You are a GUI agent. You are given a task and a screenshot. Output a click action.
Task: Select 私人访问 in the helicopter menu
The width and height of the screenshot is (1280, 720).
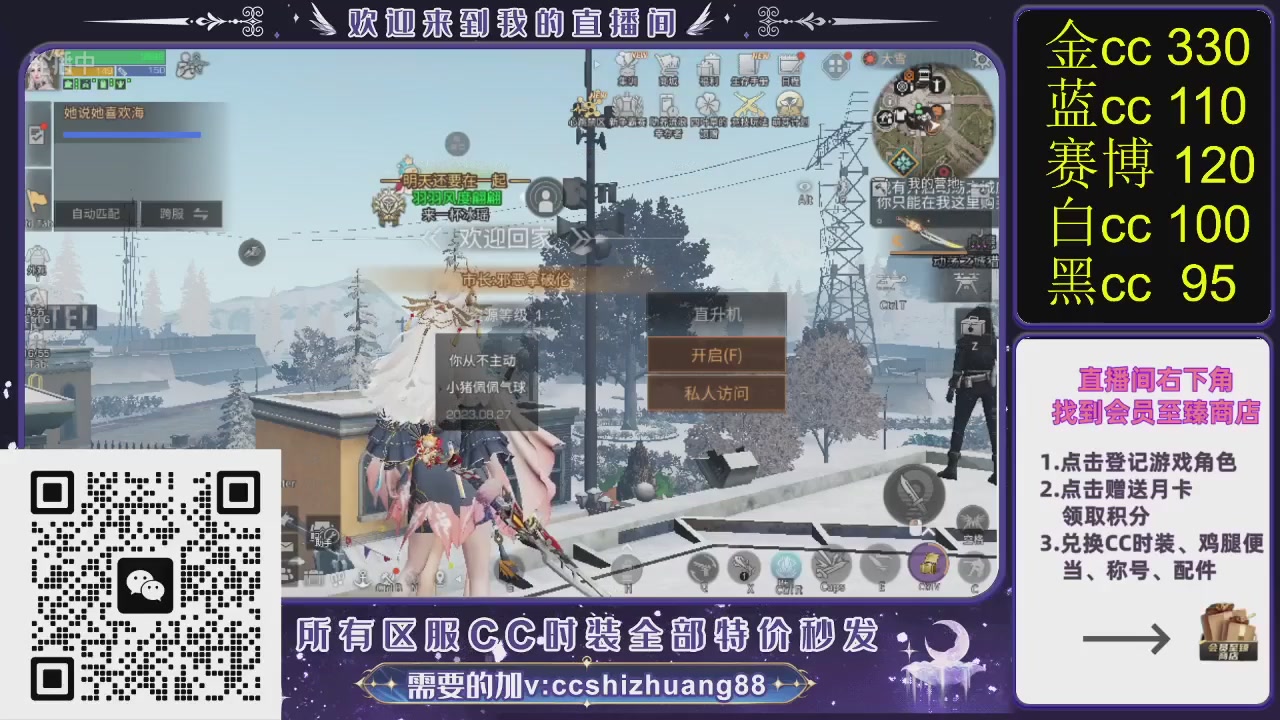pos(716,394)
